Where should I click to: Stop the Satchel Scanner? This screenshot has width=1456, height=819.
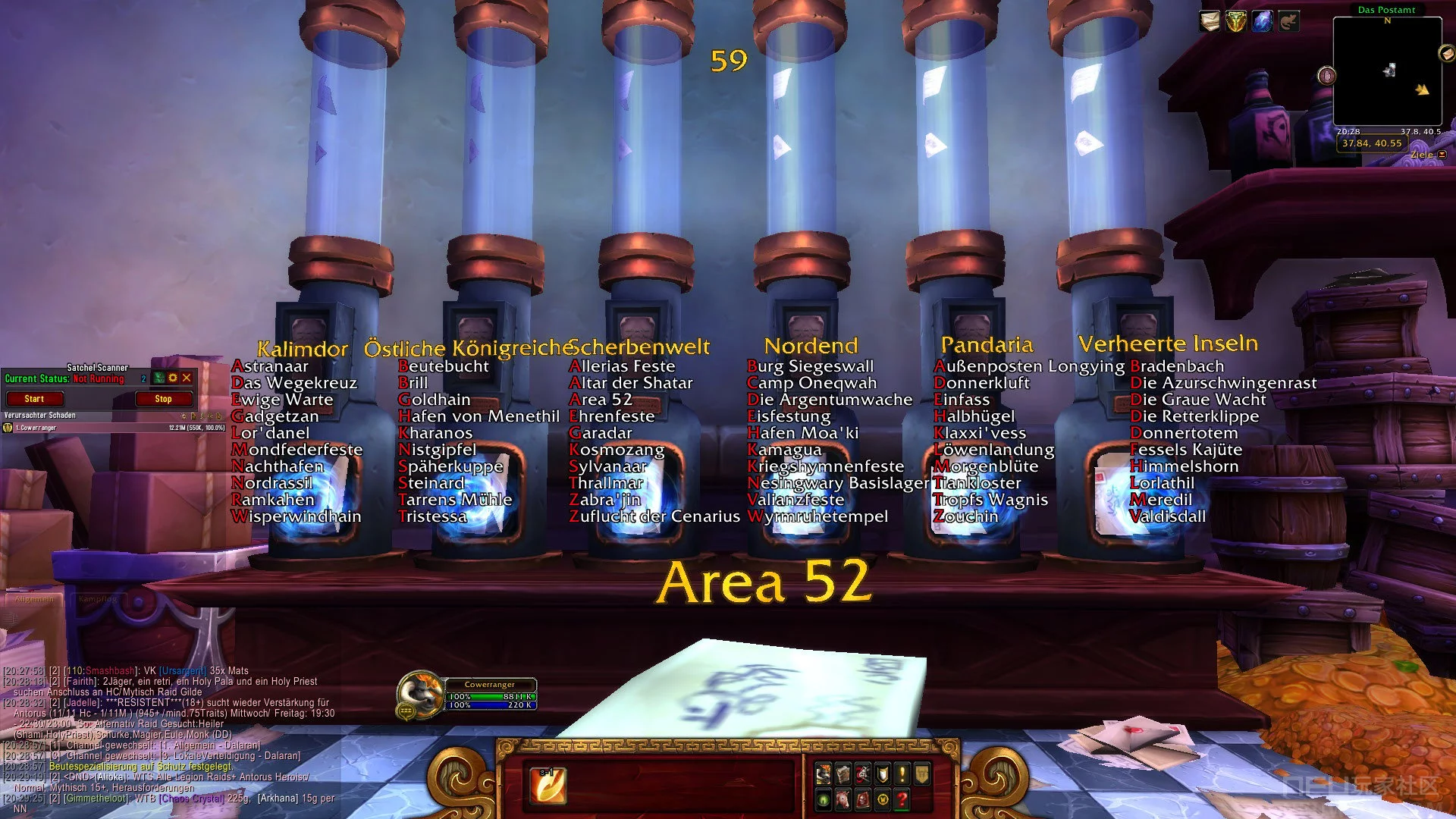163,399
